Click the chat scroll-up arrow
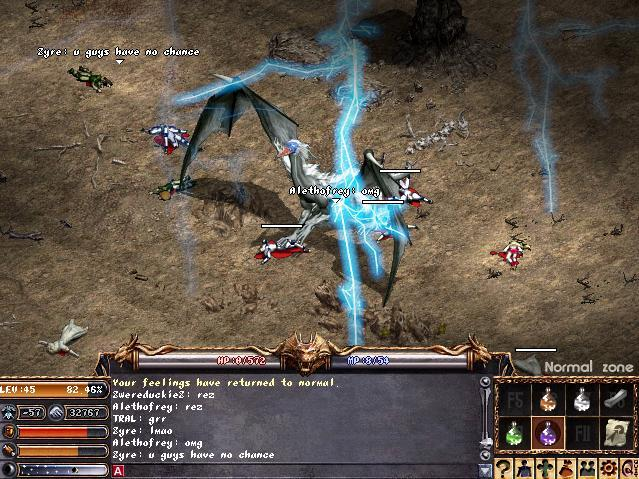639x479 pixels. tap(486, 382)
